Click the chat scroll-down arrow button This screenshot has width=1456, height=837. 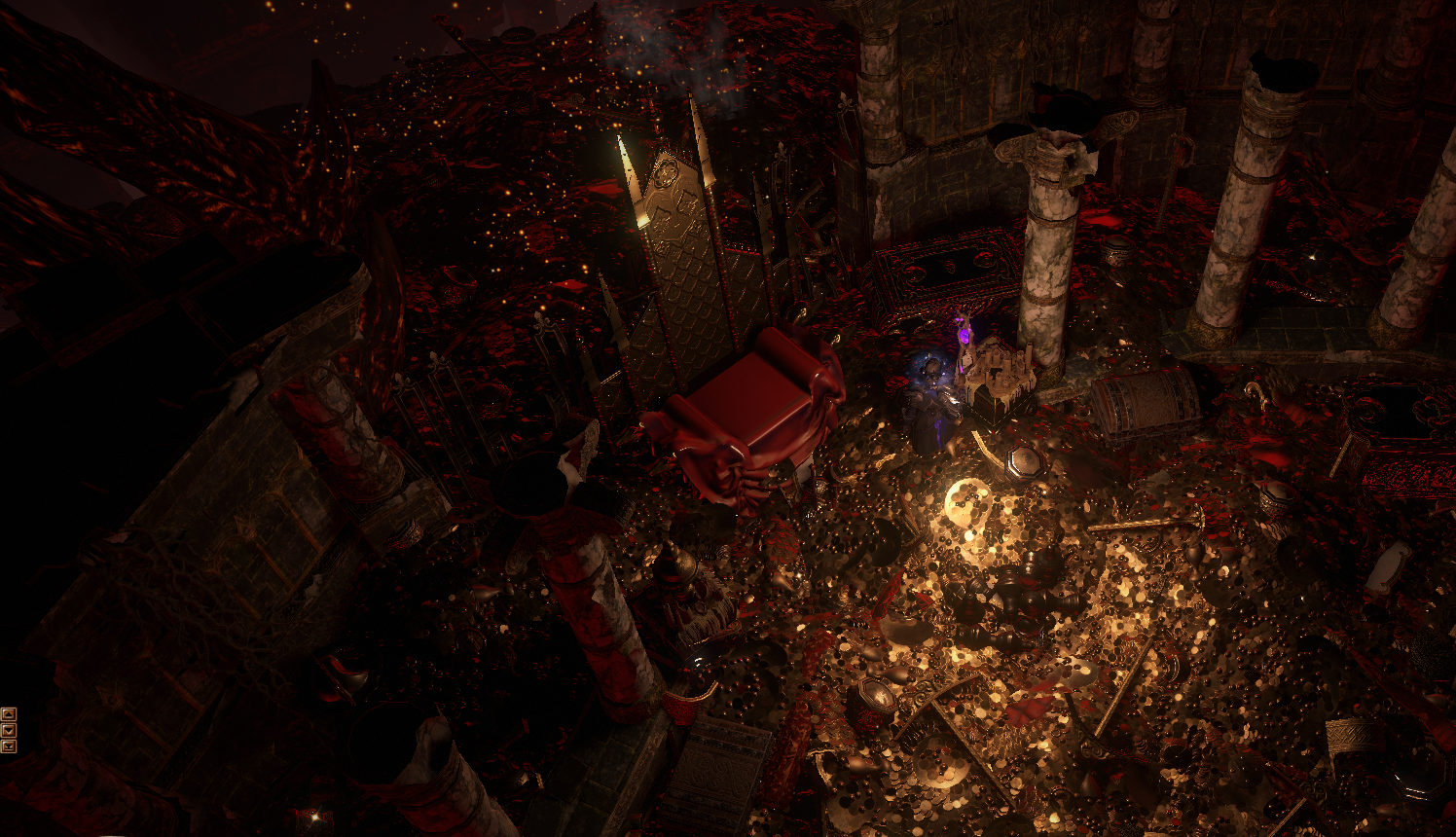(9, 730)
